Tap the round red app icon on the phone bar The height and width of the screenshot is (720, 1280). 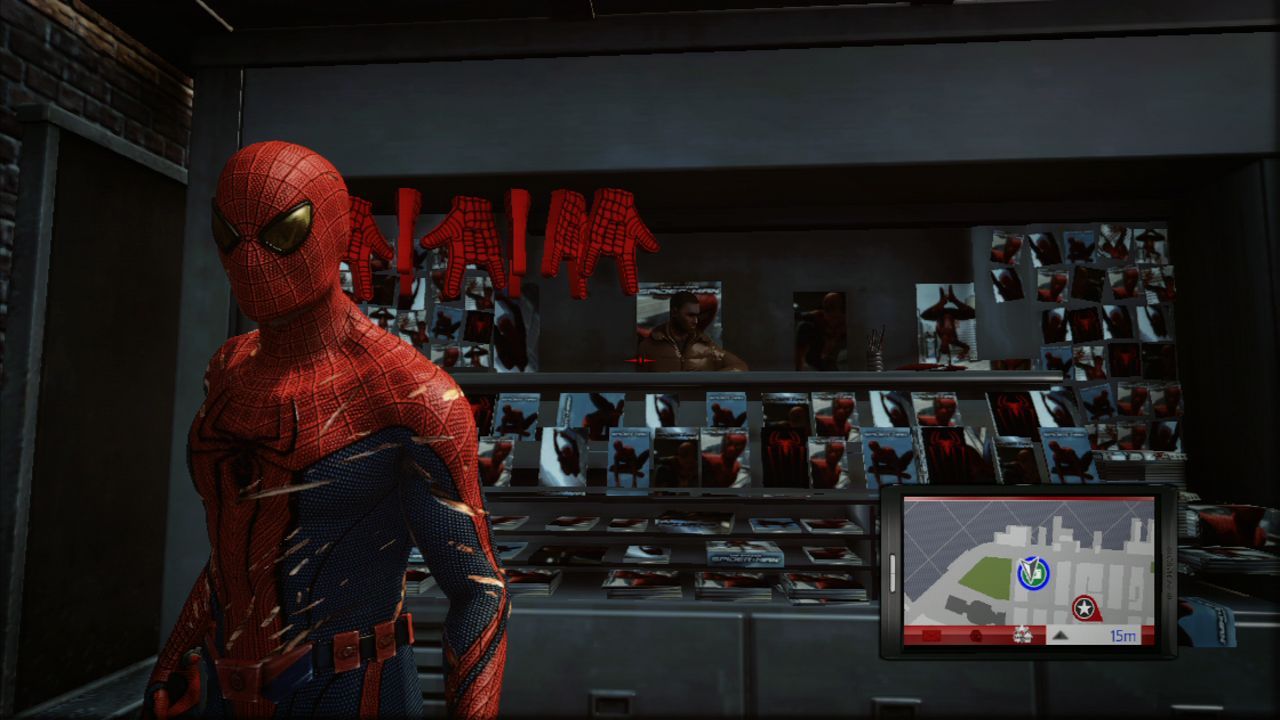[x=976, y=635]
